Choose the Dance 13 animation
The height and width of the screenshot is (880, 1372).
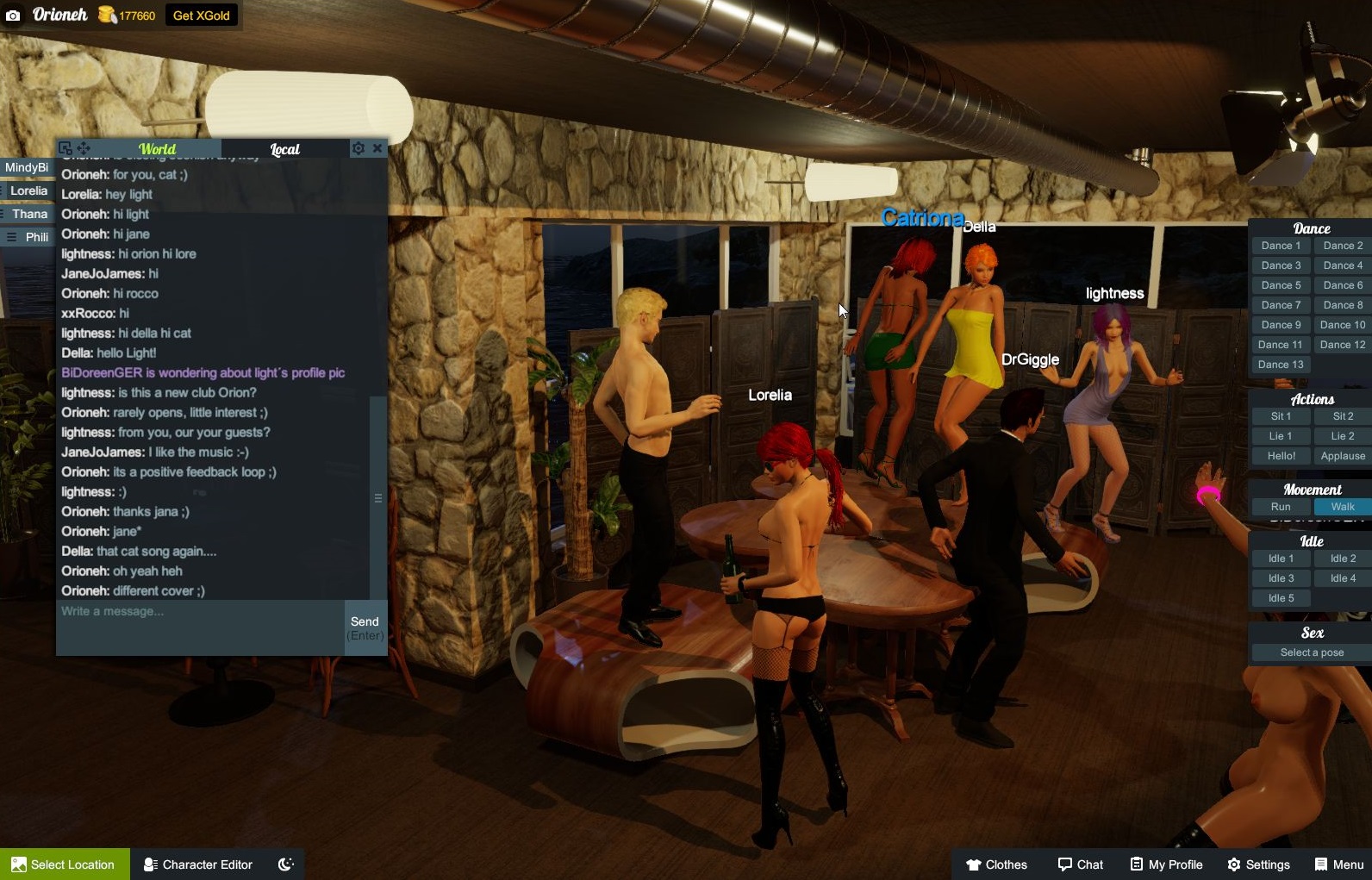[1281, 365]
